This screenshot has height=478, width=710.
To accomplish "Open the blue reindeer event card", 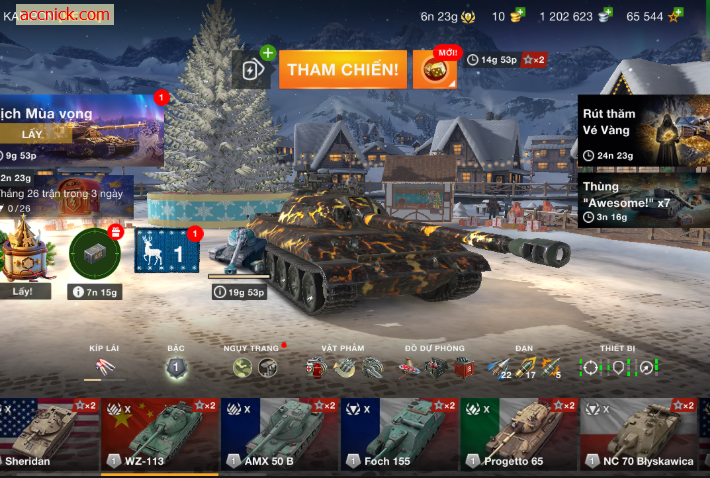I will coord(166,251).
